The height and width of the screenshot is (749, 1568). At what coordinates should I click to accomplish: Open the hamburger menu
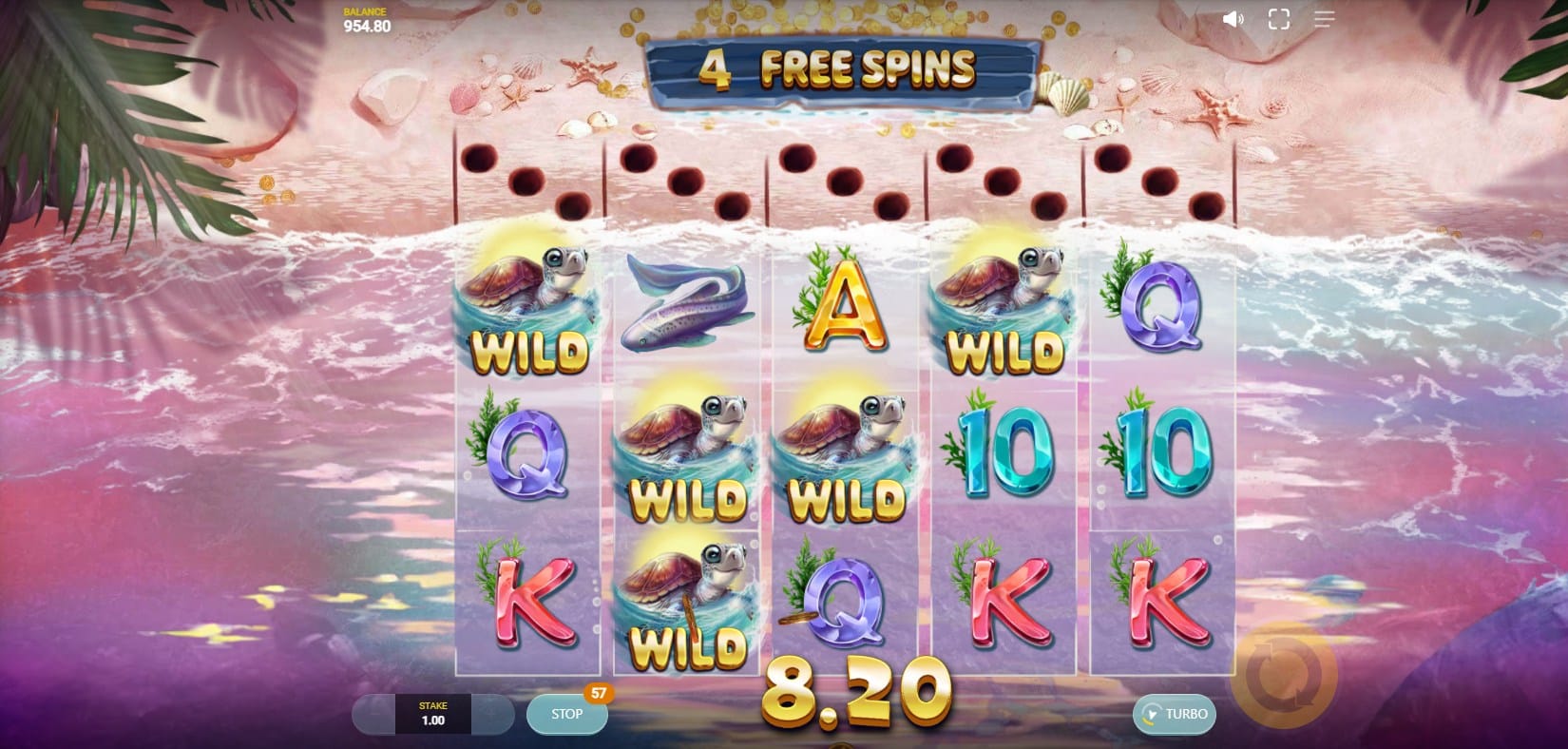[1324, 19]
